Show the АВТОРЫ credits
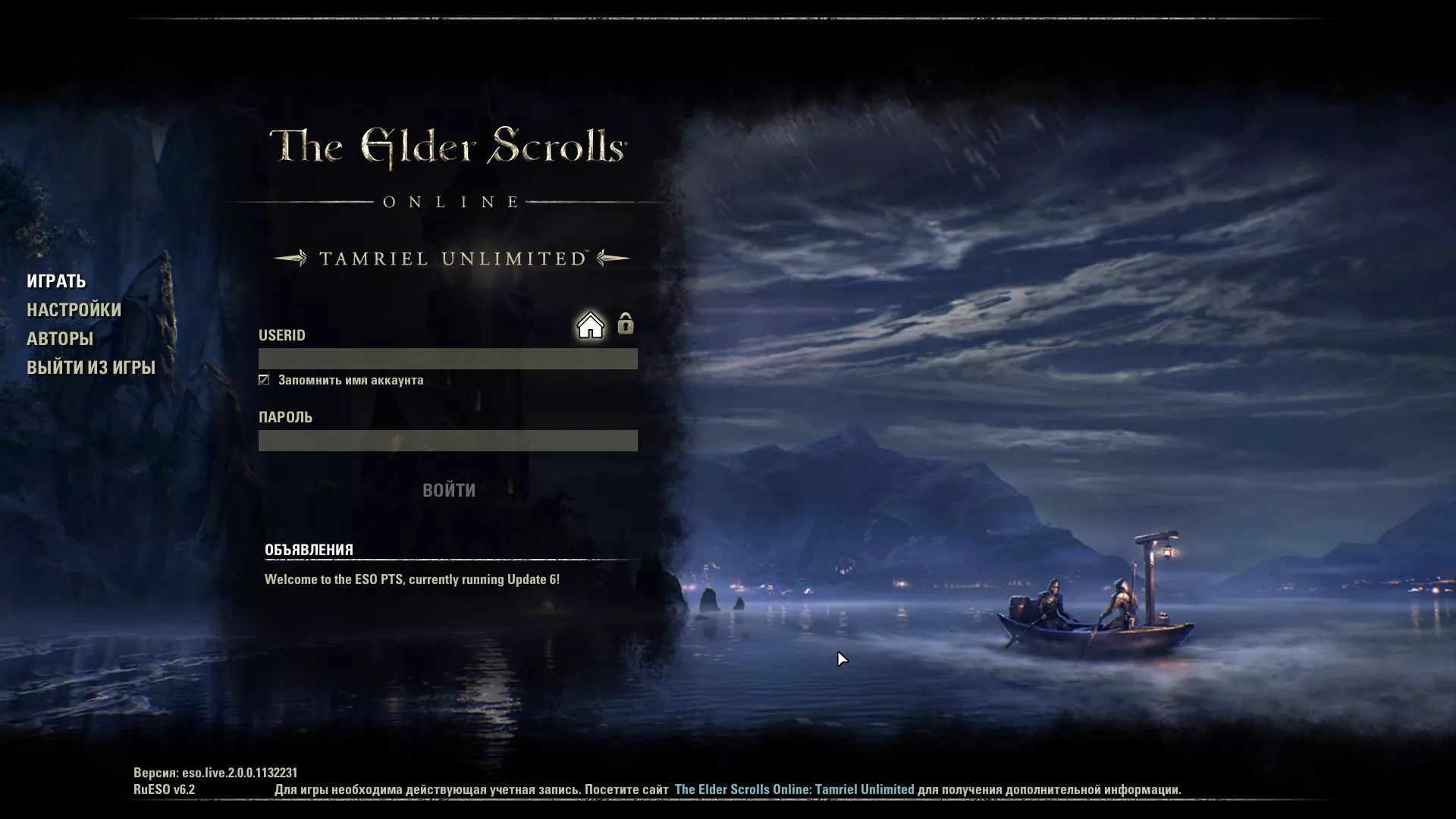Image resolution: width=1456 pixels, height=819 pixels. click(60, 339)
